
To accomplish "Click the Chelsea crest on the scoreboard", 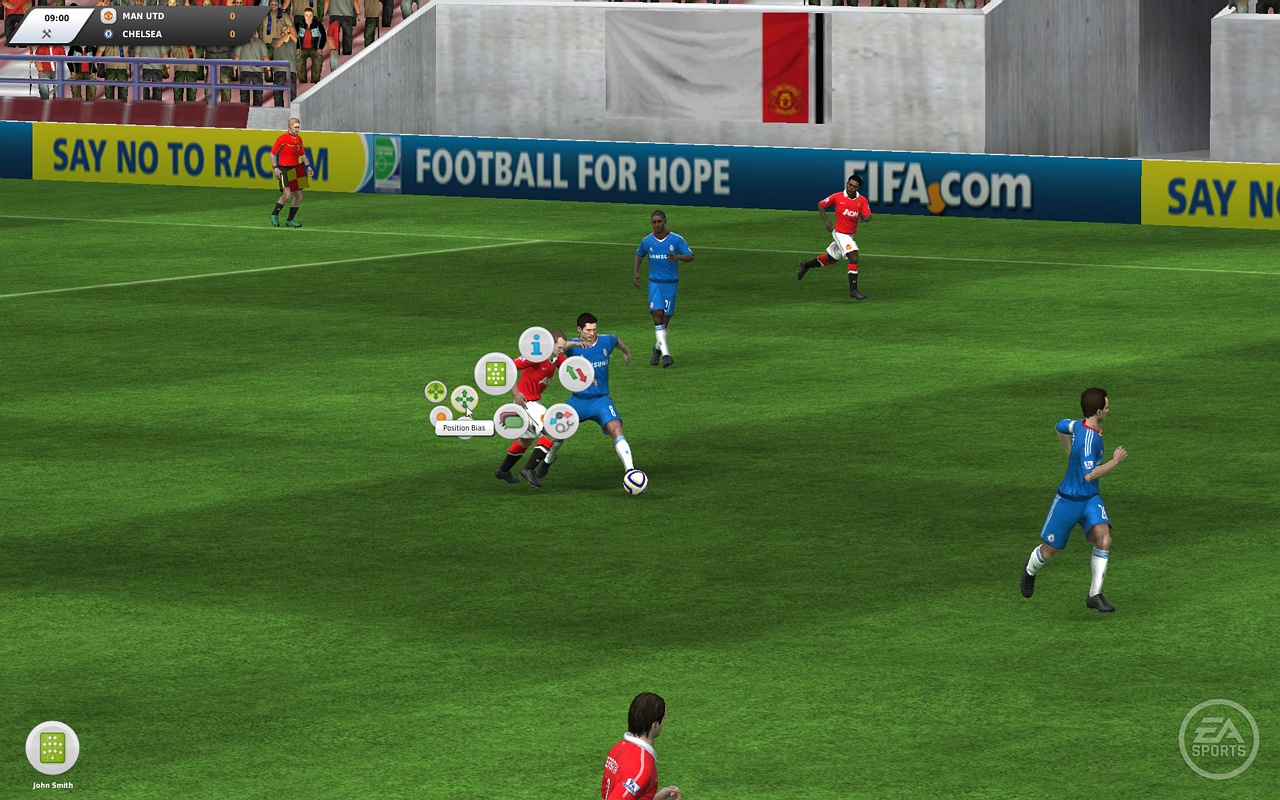I will click(108, 33).
